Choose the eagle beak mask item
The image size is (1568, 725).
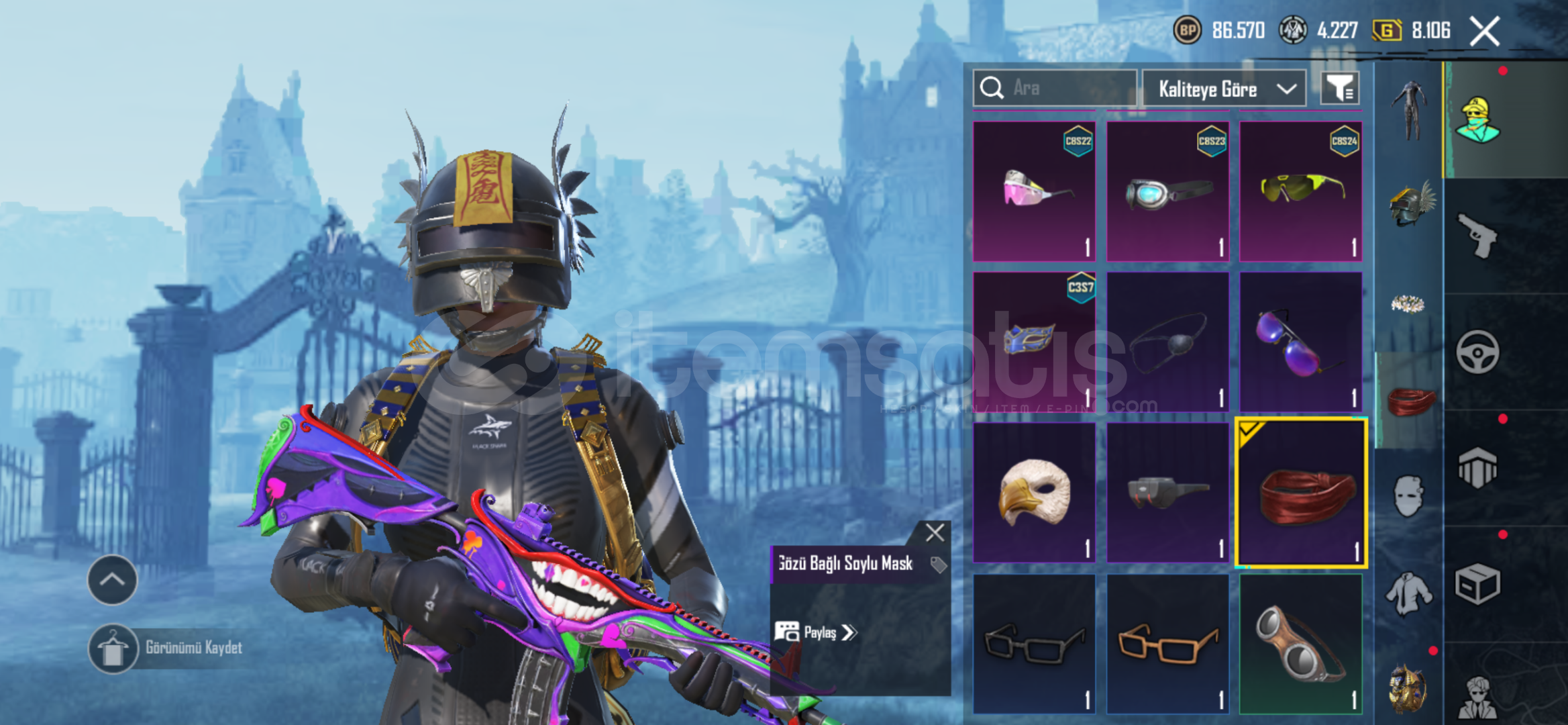coord(1034,492)
